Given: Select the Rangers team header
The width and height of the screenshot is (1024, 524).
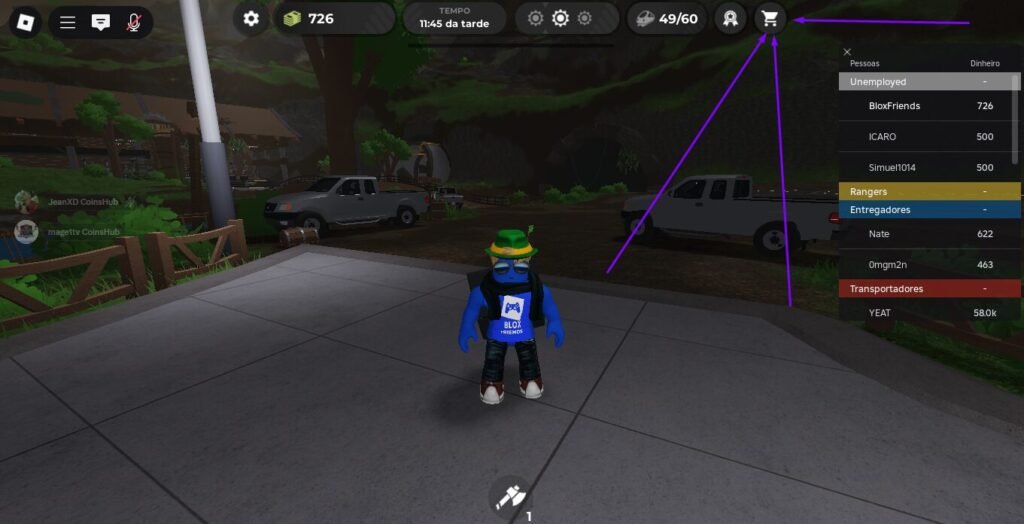Looking at the screenshot, I should (929, 191).
